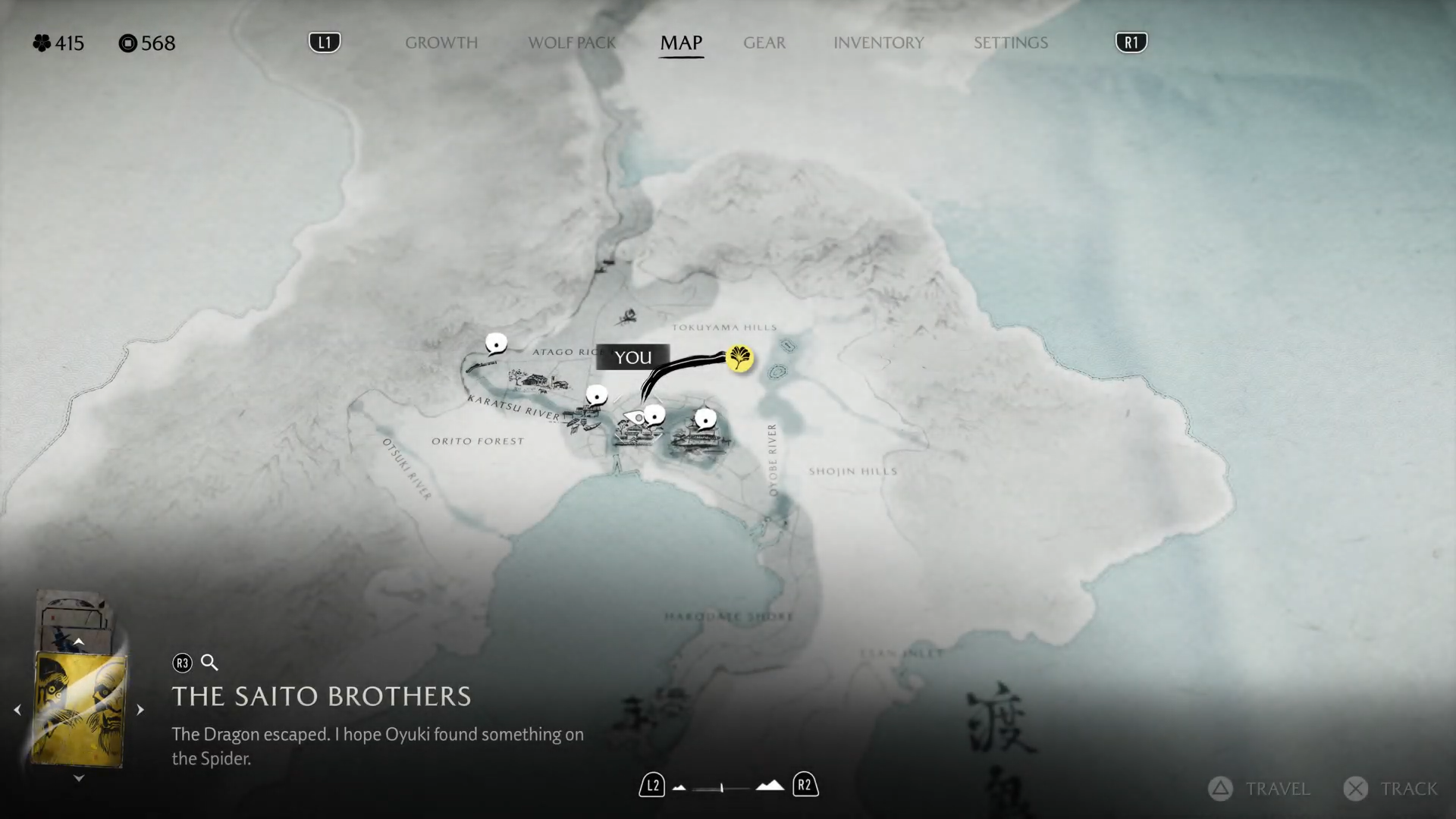This screenshot has height=819, width=1456.
Task: Open the Wolf Pack tab
Action: point(572,43)
